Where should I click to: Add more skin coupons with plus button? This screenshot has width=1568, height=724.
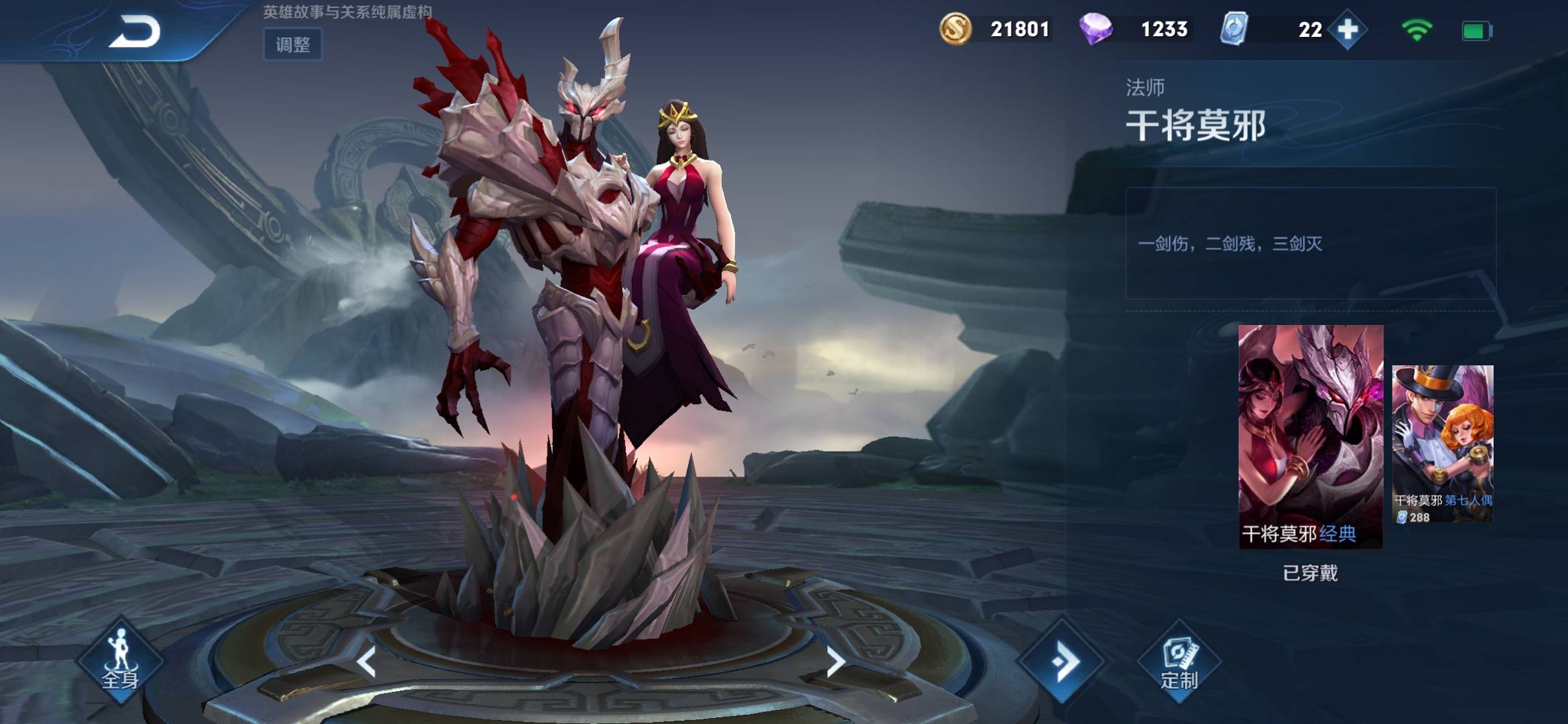[x=1348, y=30]
